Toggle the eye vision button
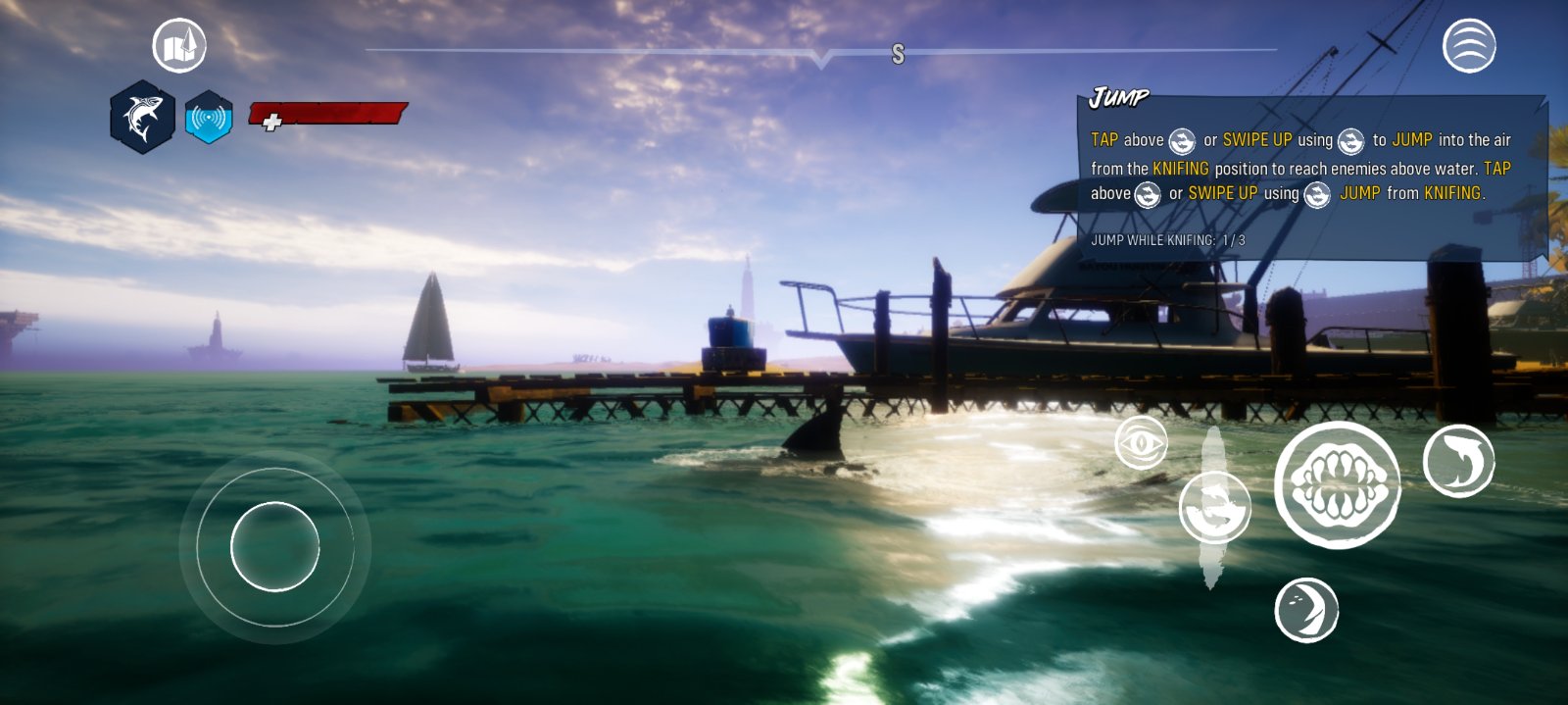Screen dimensions: 1568x705 1141,443
